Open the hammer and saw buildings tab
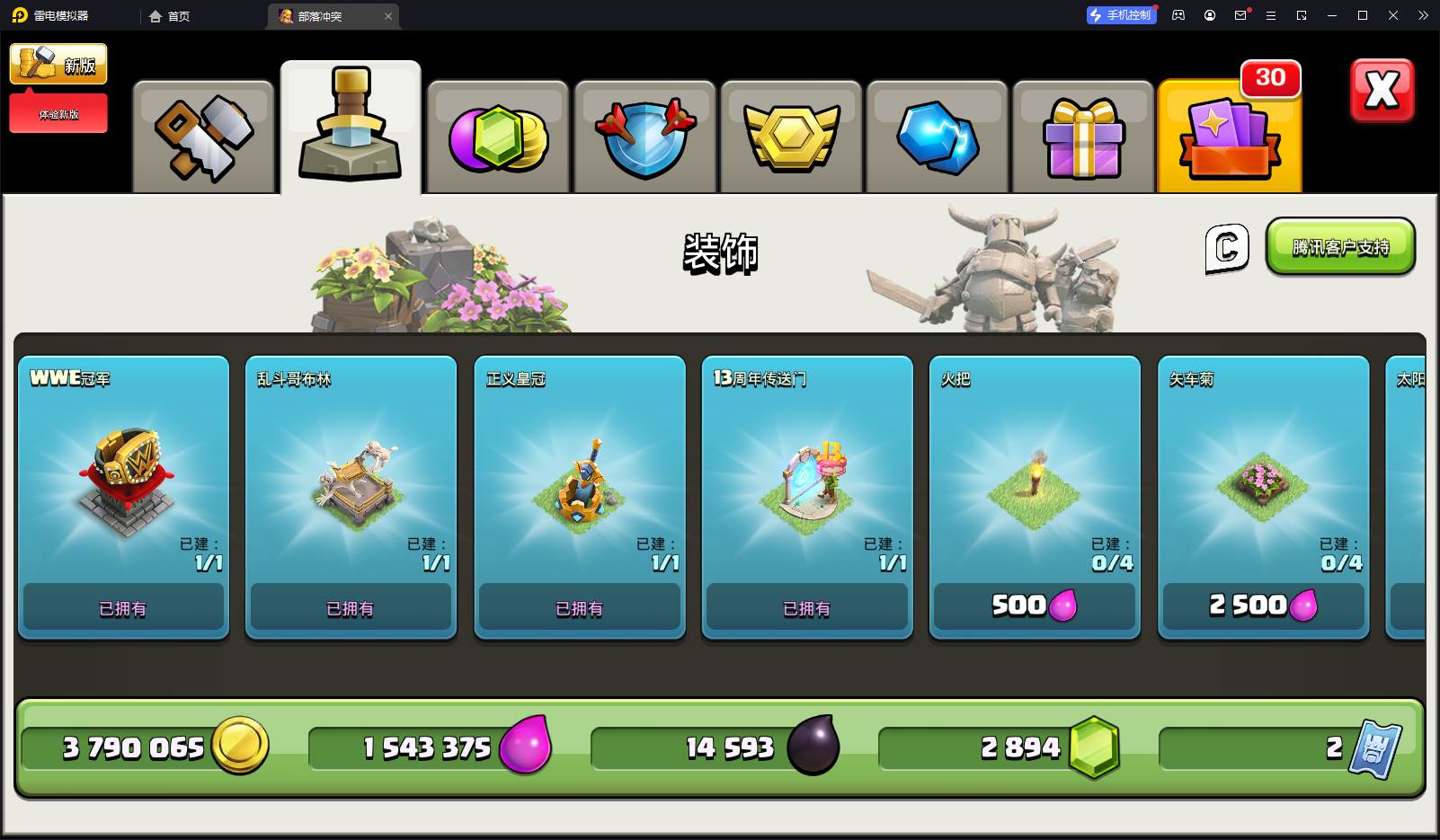The image size is (1440, 840). tap(204, 137)
